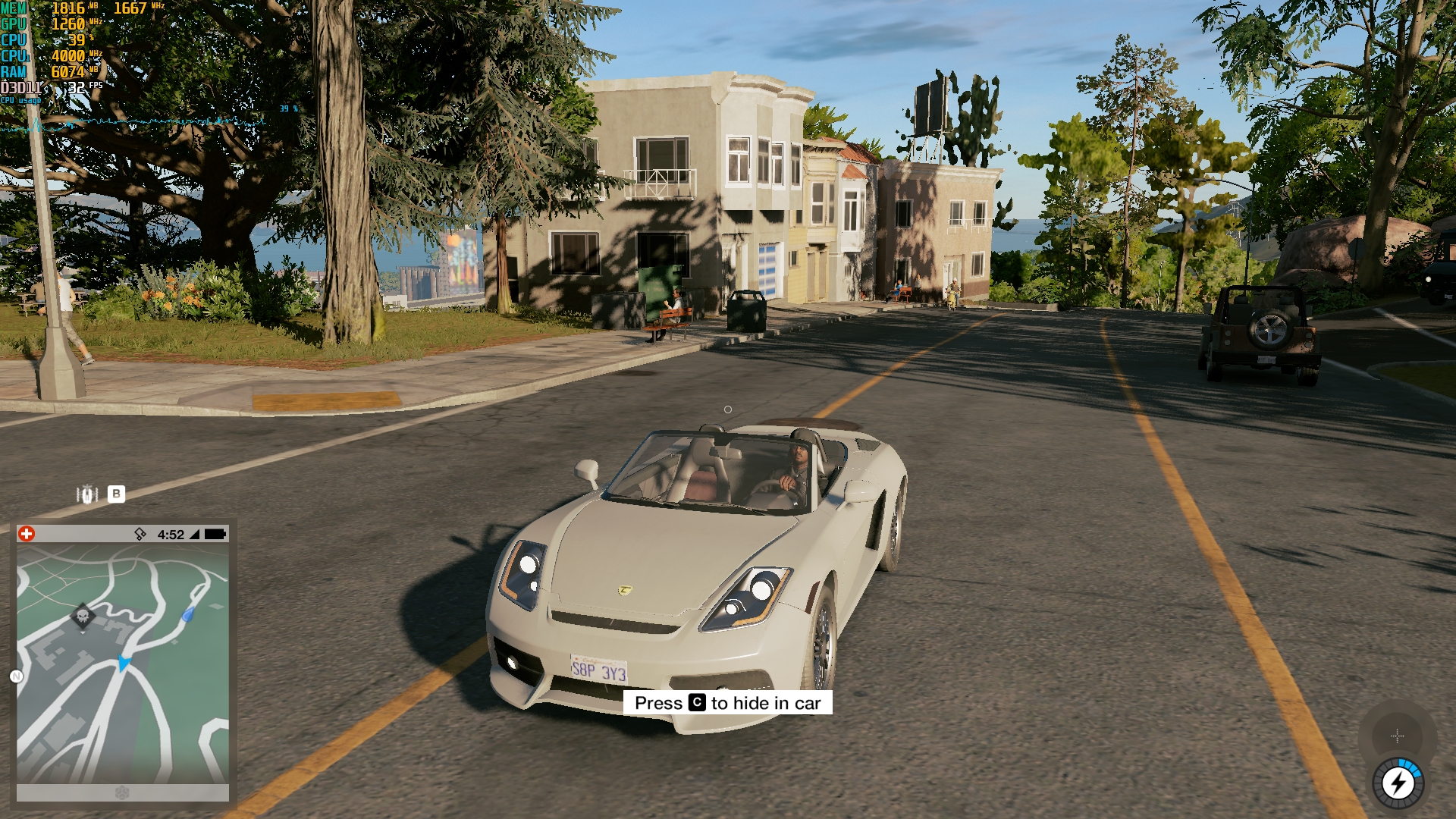
Task: Click the red cross icon above the minimap
Action: [27, 534]
